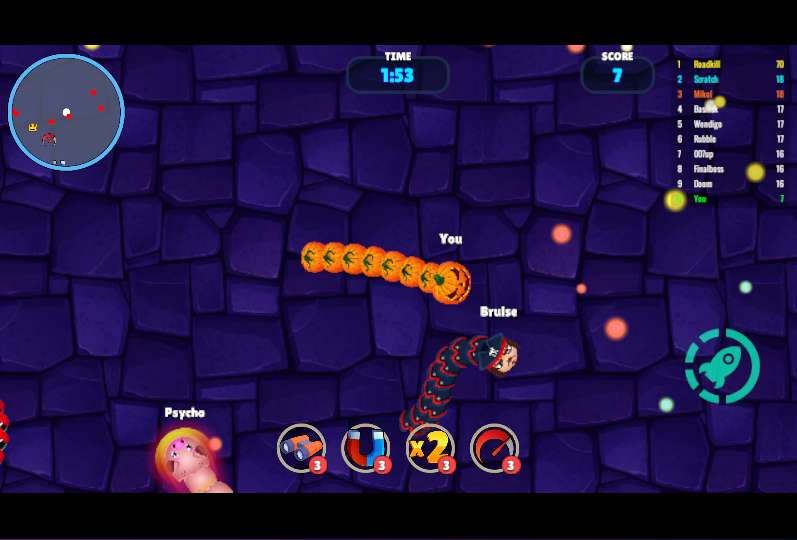Tap the rocket boost button
This screenshot has height=540, width=797.
(x=722, y=366)
